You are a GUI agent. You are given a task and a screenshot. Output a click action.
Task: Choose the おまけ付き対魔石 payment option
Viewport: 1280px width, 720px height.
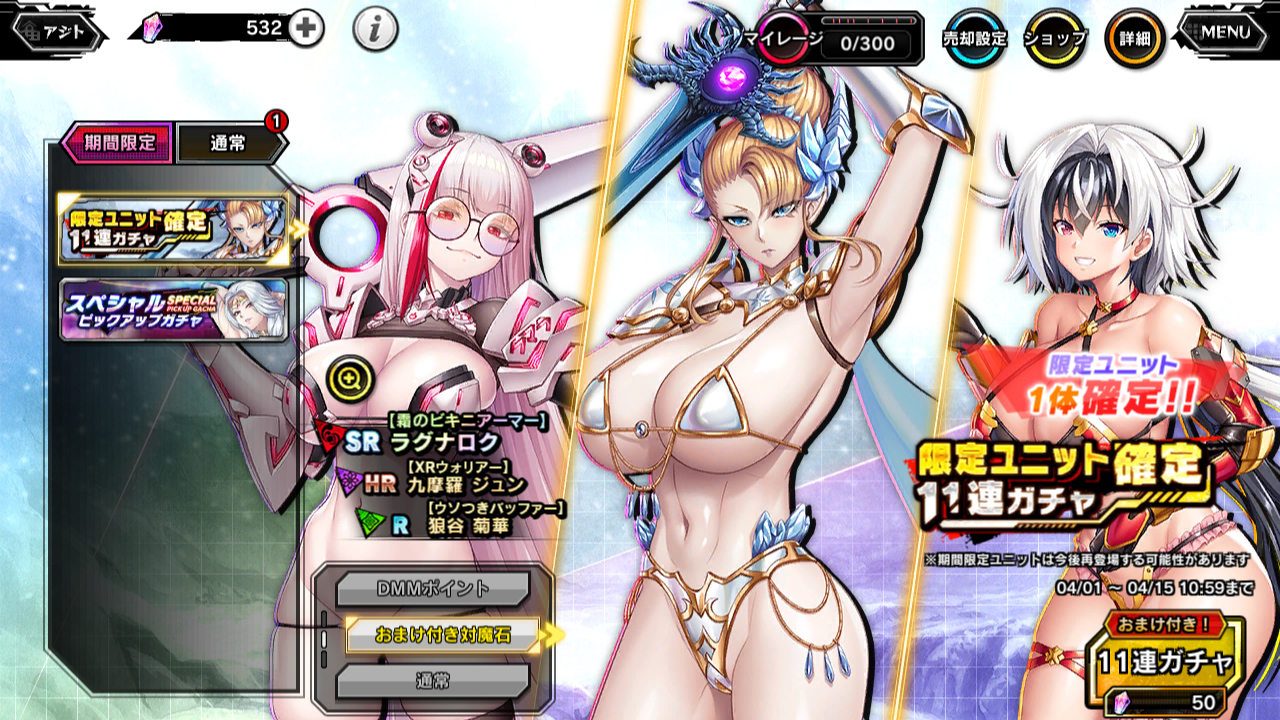pyautogui.click(x=442, y=635)
